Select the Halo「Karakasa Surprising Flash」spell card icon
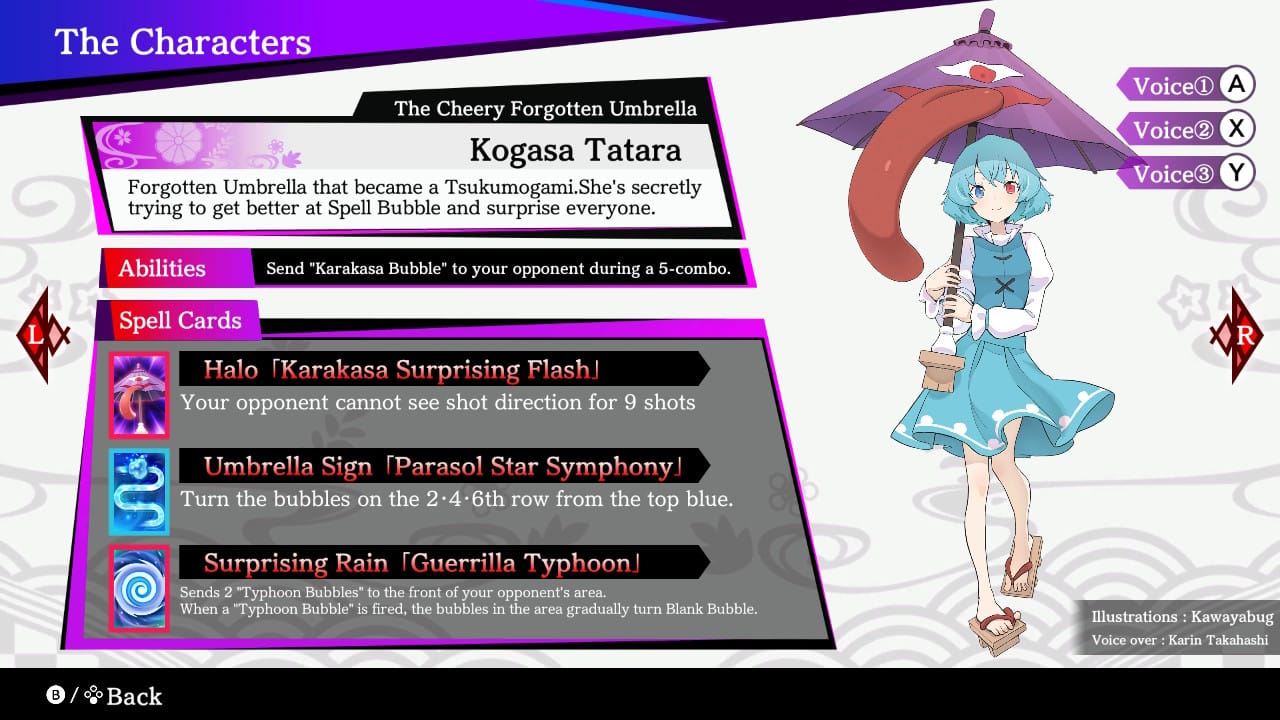The image size is (1280, 720). coord(138,394)
